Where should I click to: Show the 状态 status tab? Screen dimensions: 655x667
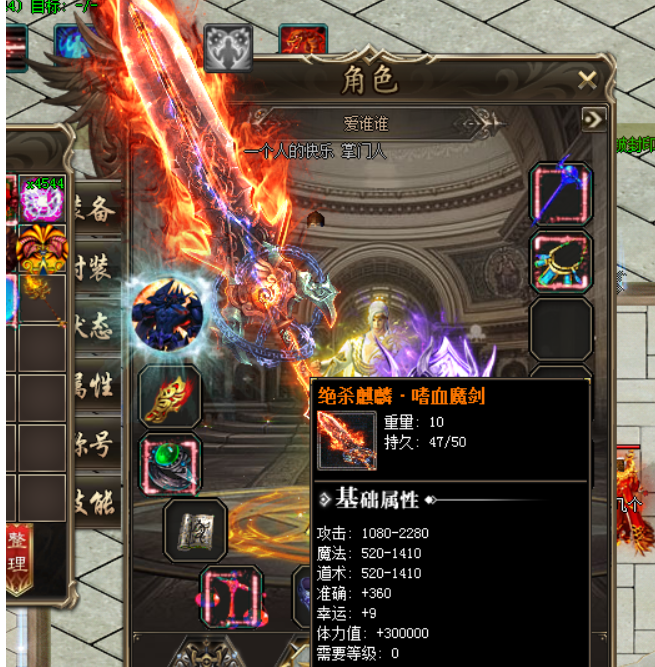(98, 326)
